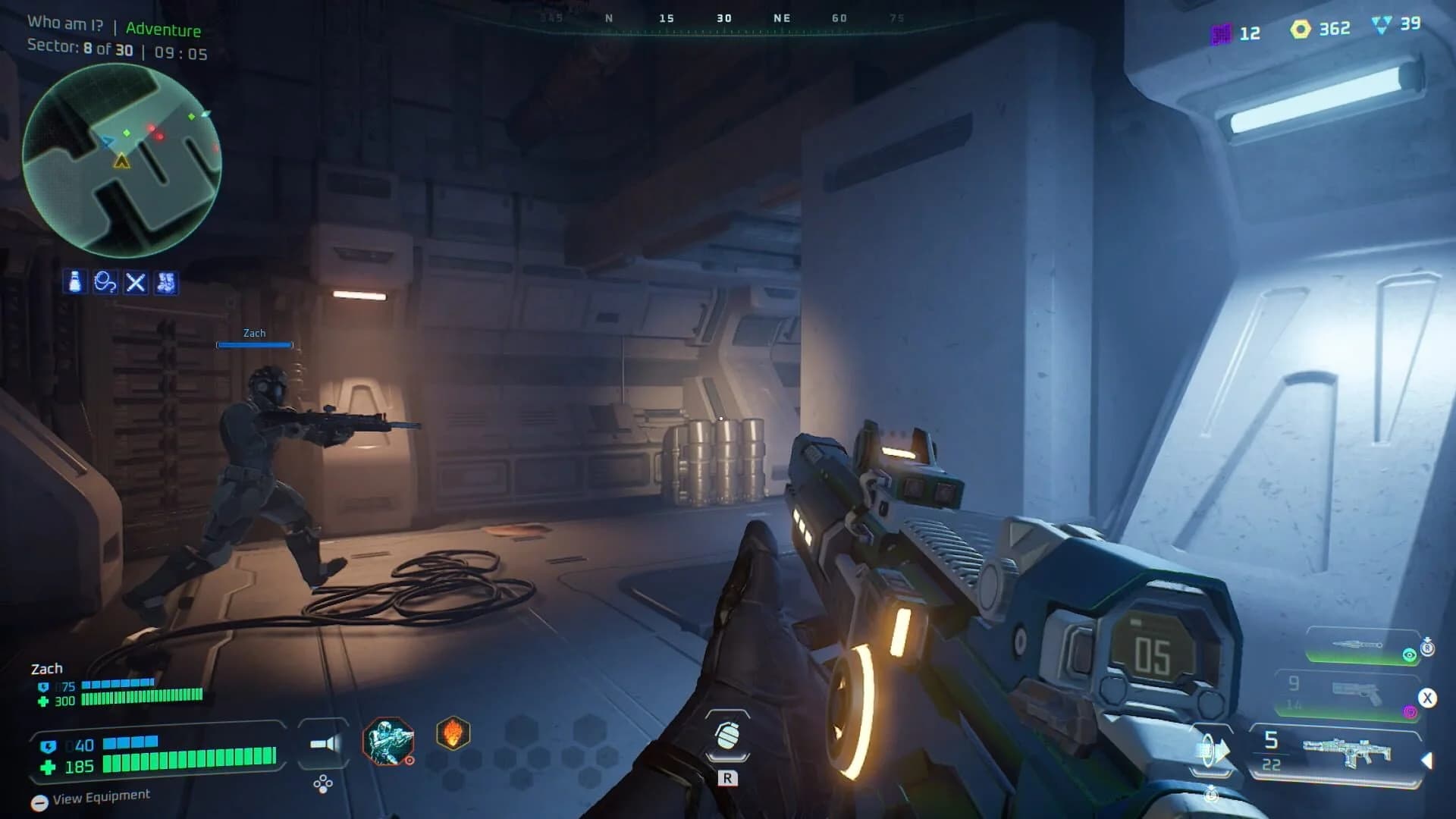This screenshot has height=819, width=1456.
Task: Toggle the purple mod icon beside the pistol slot
Action: point(1411,711)
